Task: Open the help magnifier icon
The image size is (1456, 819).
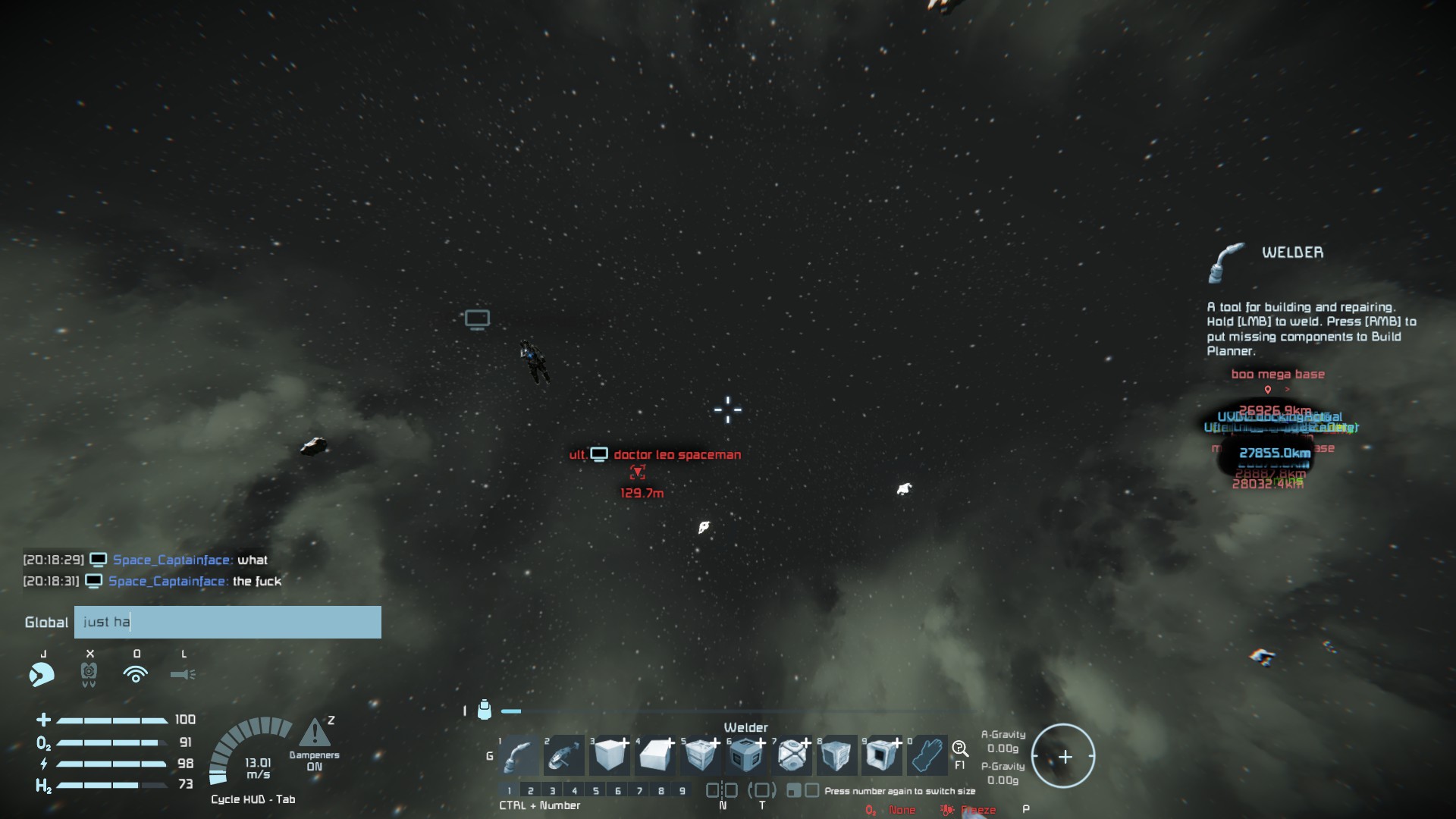Action: coord(959,749)
